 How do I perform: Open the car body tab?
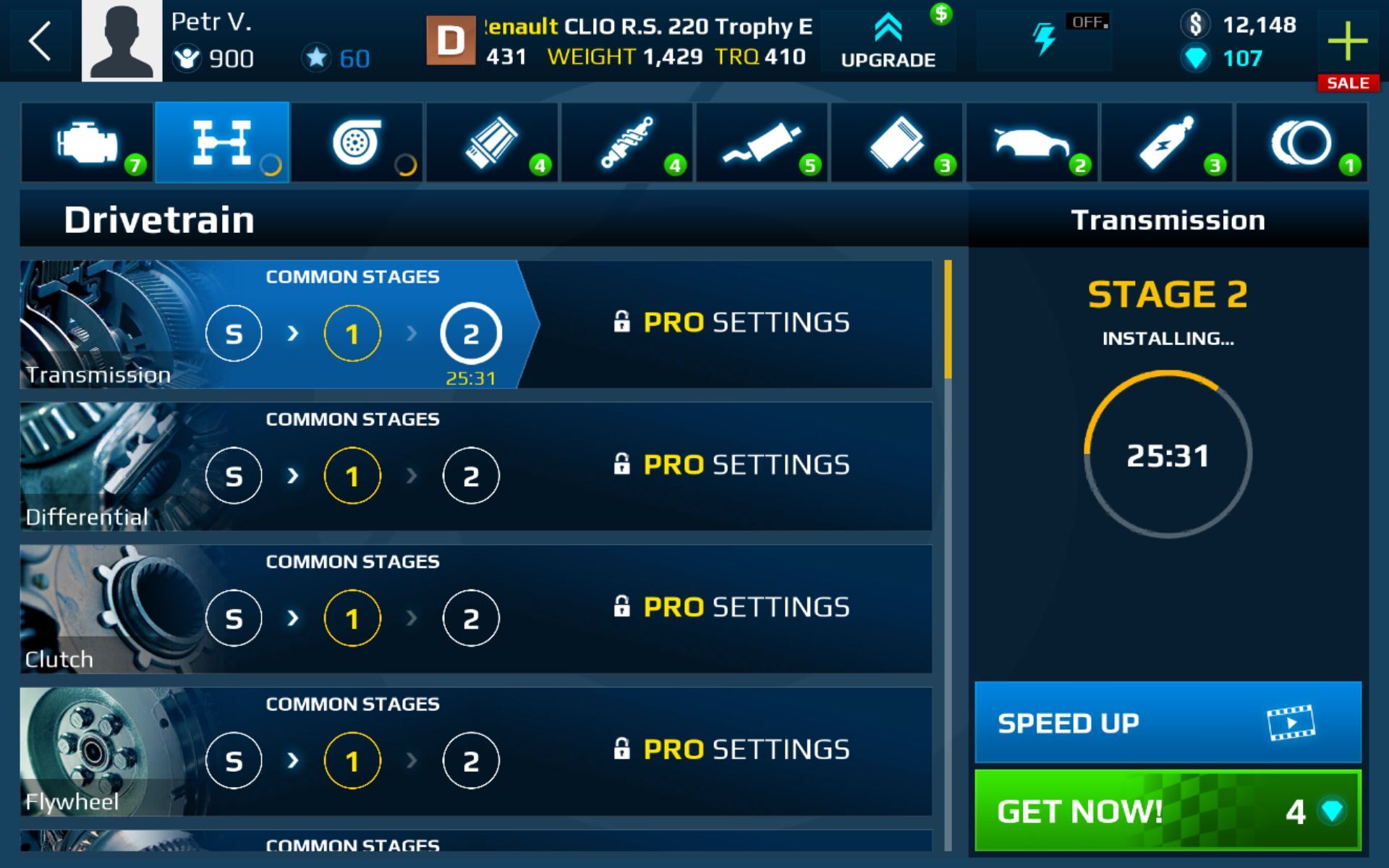point(1032,142)
